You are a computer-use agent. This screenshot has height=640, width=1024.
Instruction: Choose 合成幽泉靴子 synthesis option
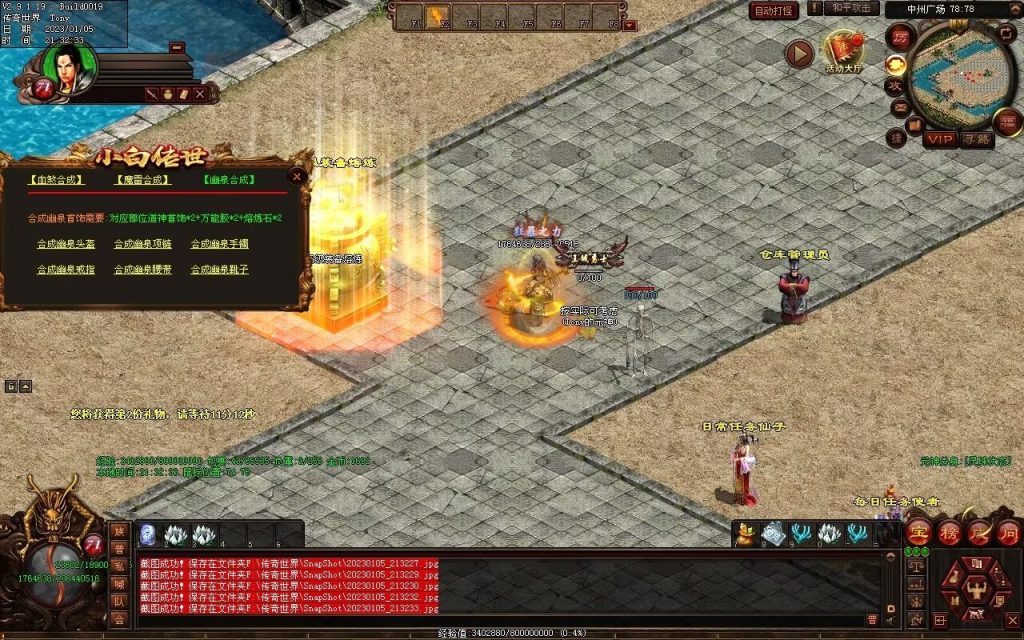(x=219, y=270)
